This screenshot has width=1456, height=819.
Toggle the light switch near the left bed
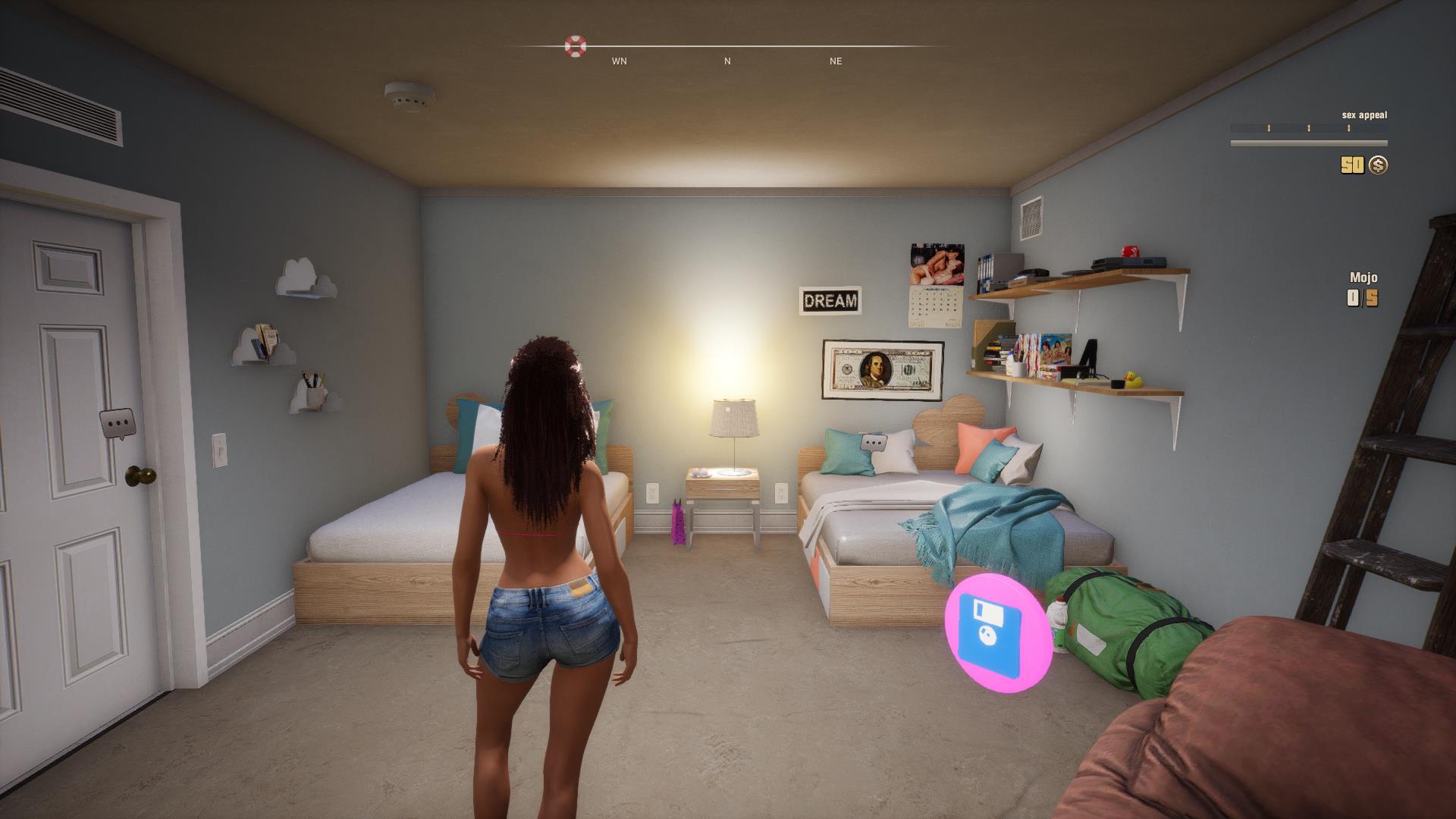(x=218, y=450)
